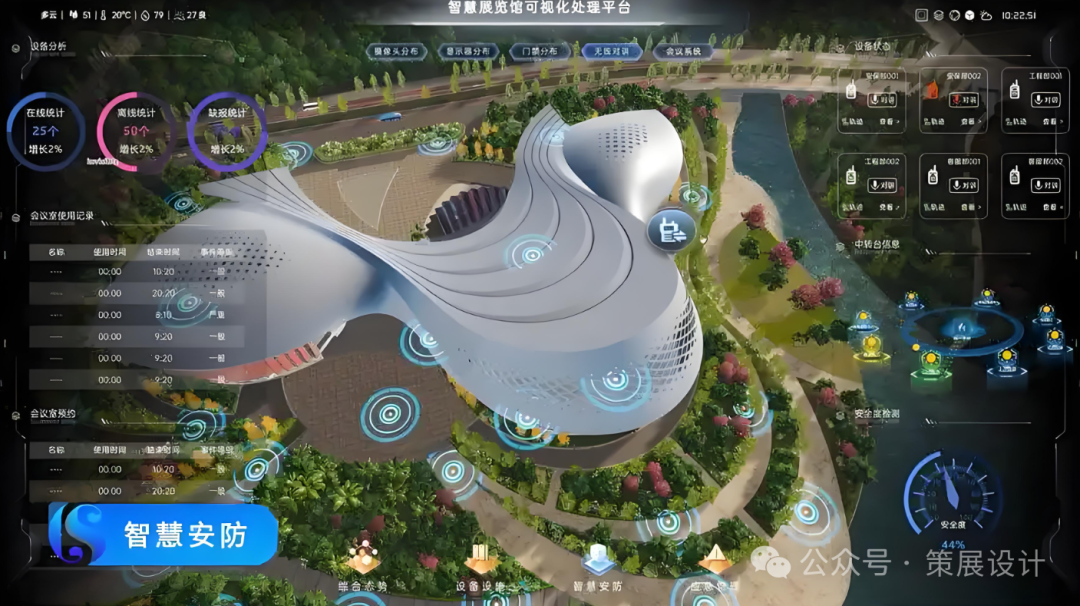
Task: Switch to 门禁分布 access control view
Action: (x=540, y=51)
